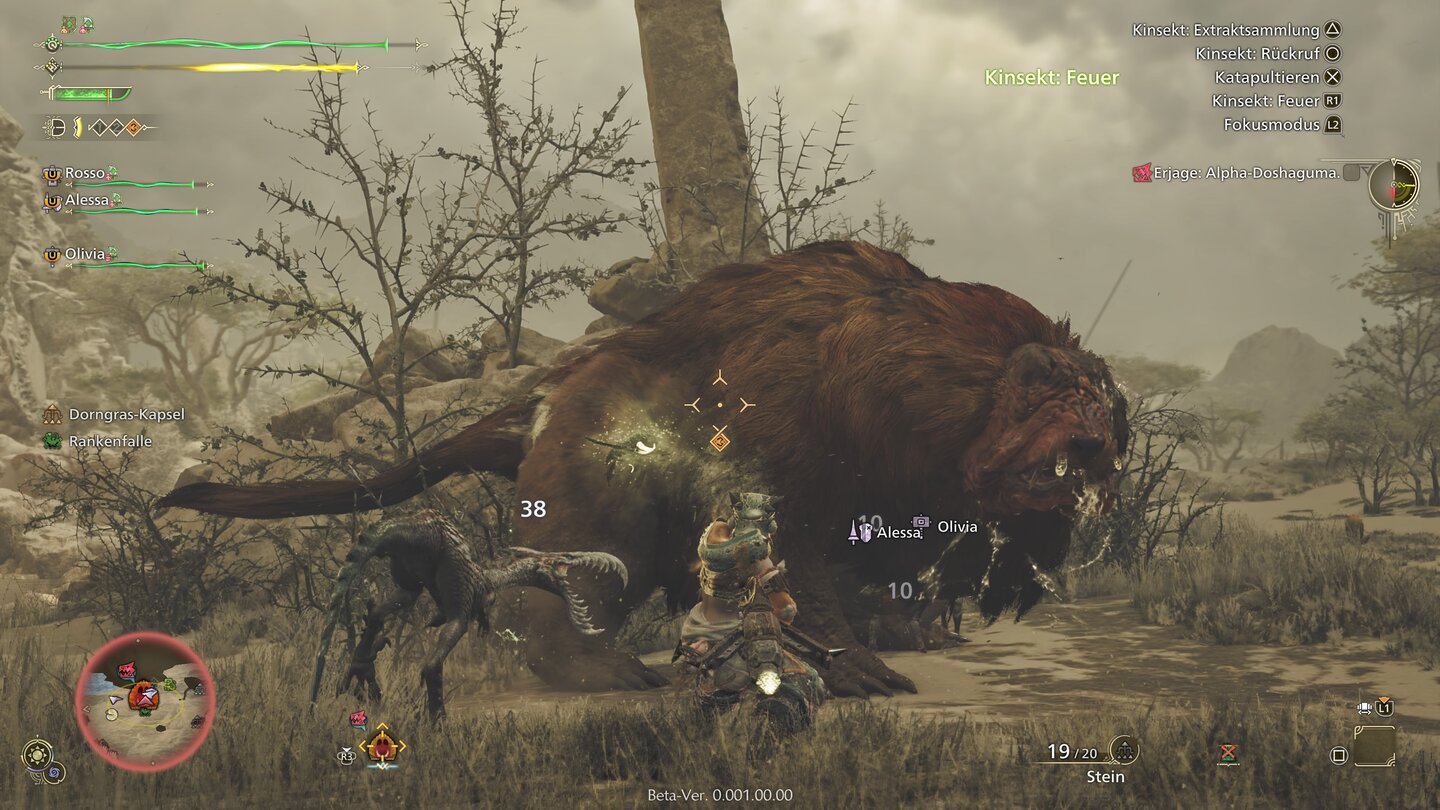Viewport: 1440px width, 810px height.
Task: Click the empty item bar slot
Action: [1374, 746]
